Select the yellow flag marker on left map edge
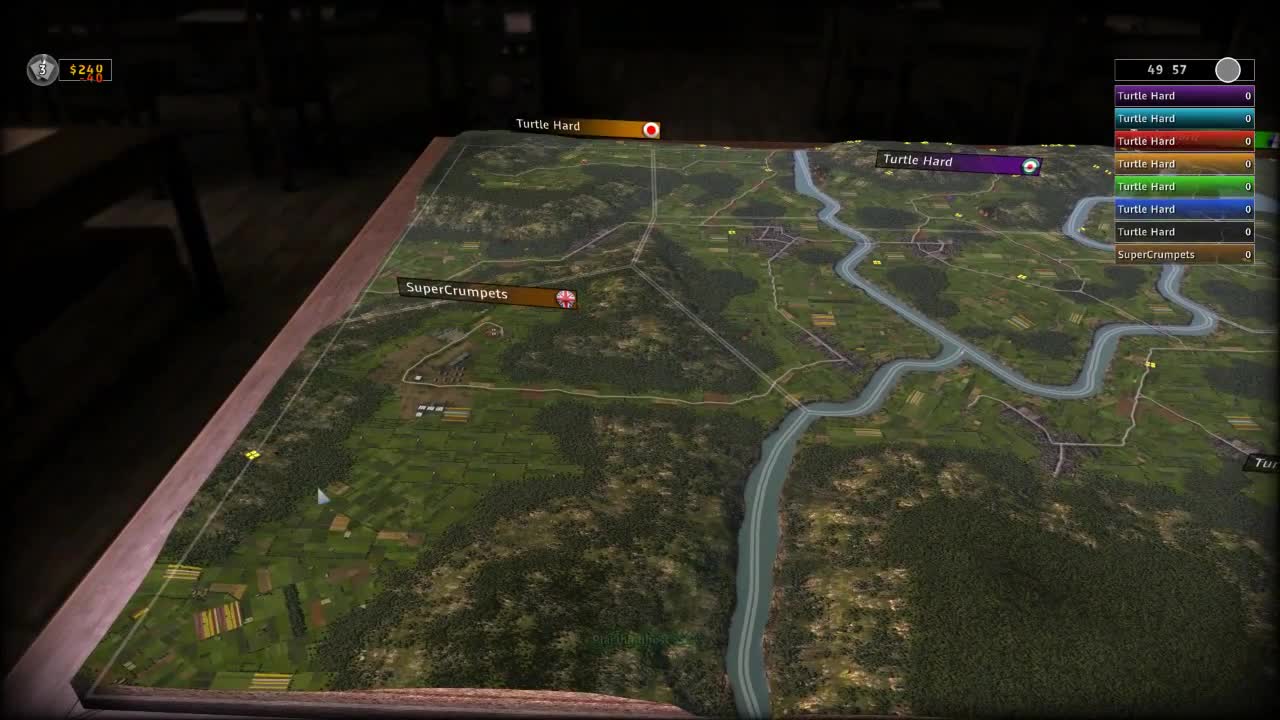1280x720 pixels. coord(252,456)
